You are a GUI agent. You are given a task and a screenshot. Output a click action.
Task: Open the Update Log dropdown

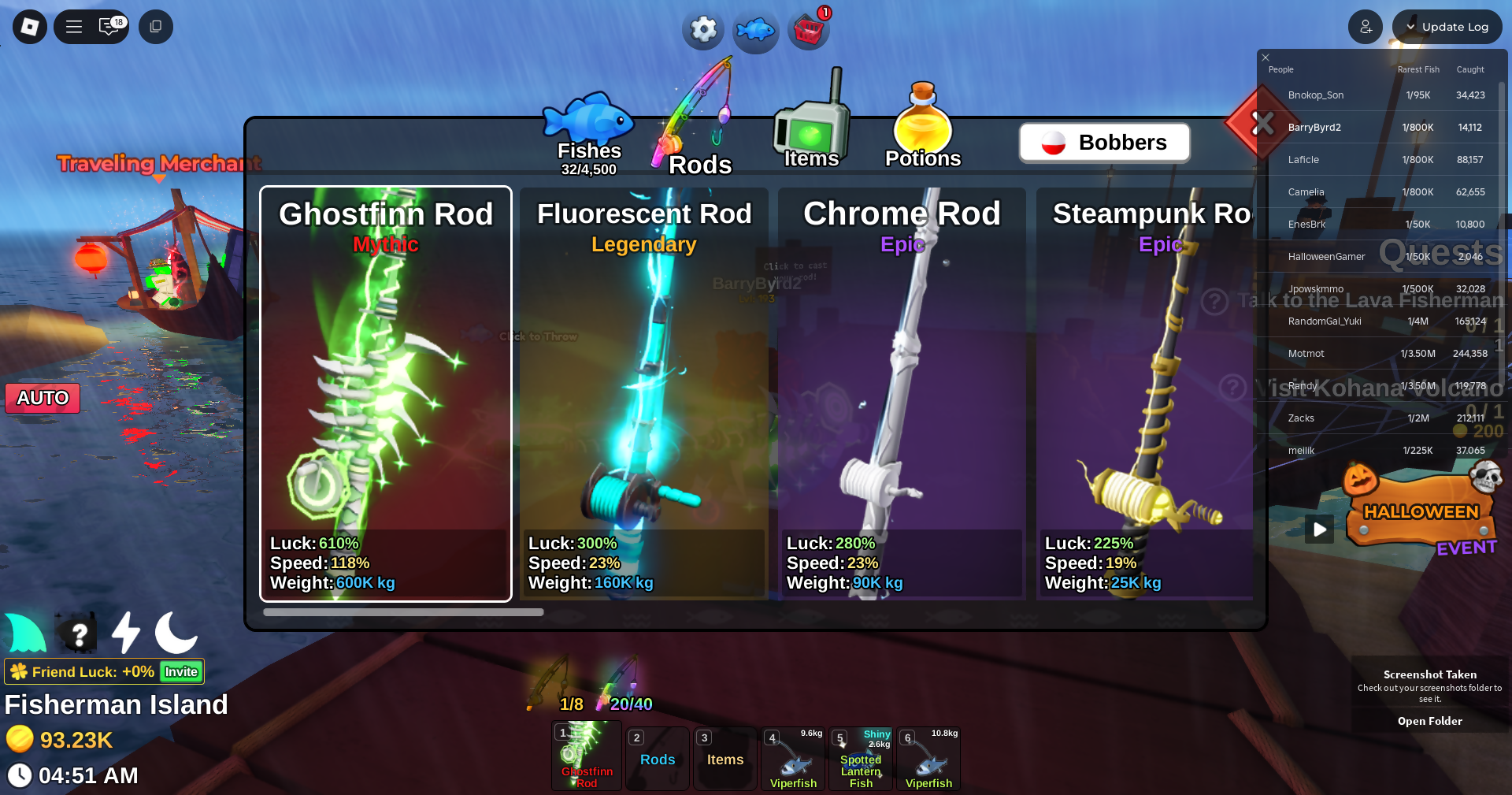tap(1447, 27)
